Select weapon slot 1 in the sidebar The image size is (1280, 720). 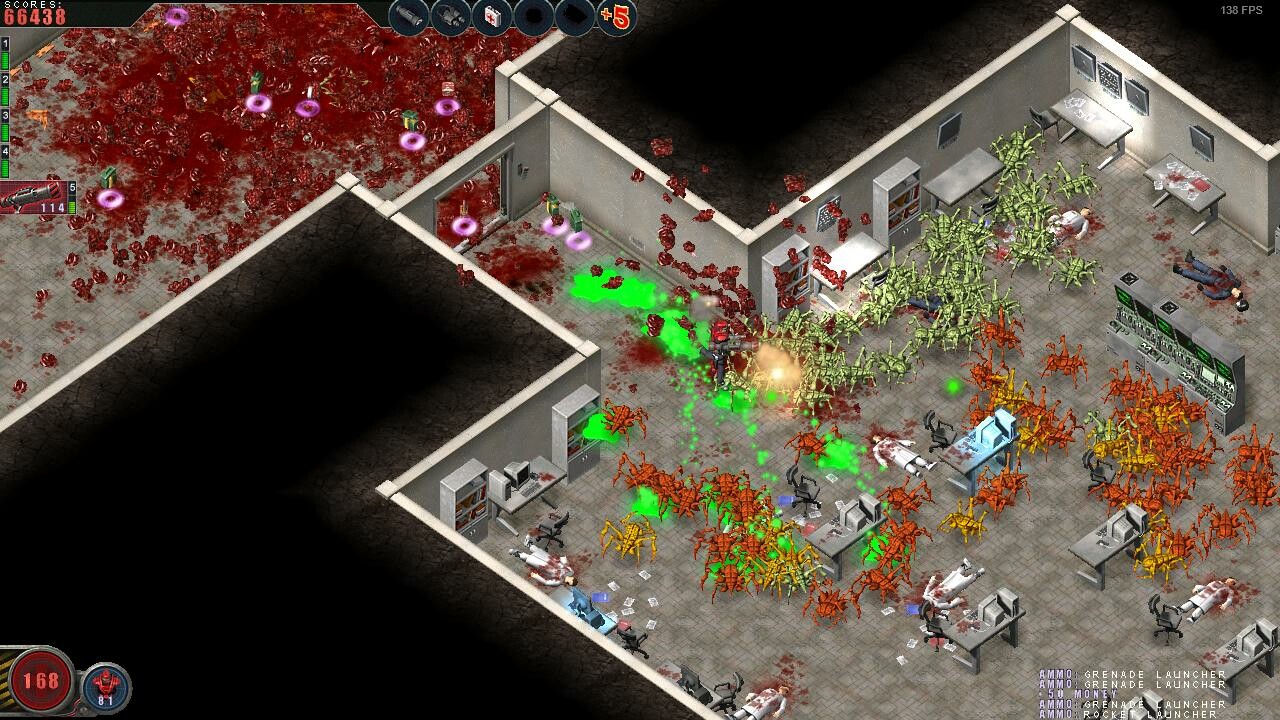(6, 45)
